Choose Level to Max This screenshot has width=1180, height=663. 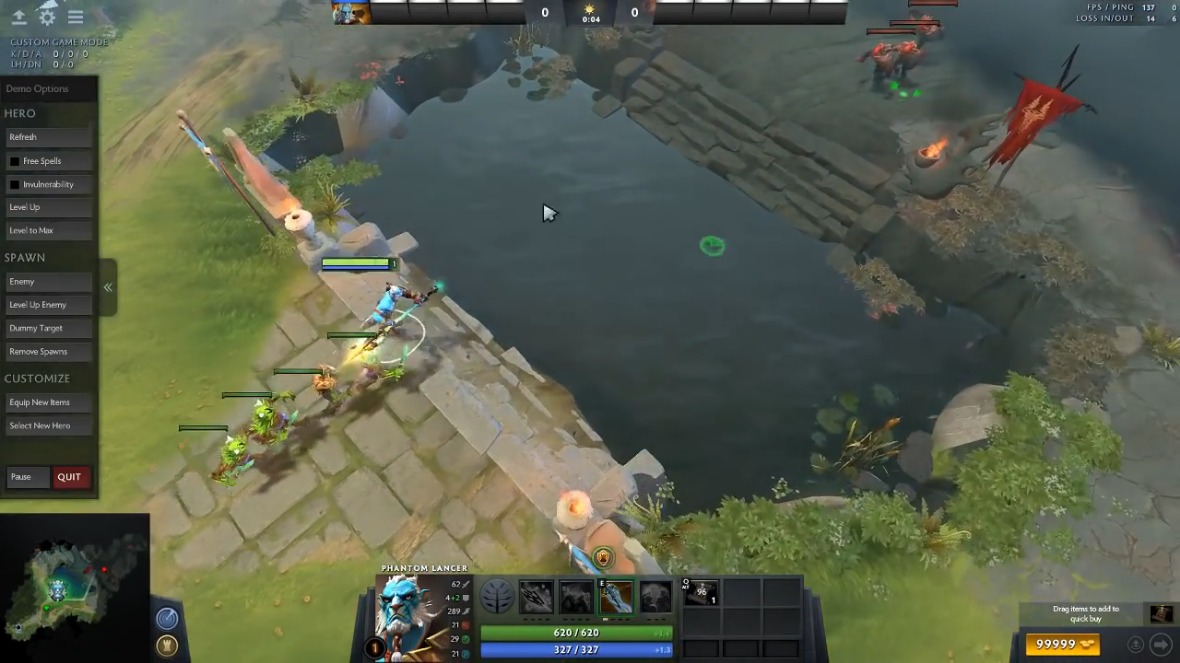pyautogui.click(x=48, y=231)
